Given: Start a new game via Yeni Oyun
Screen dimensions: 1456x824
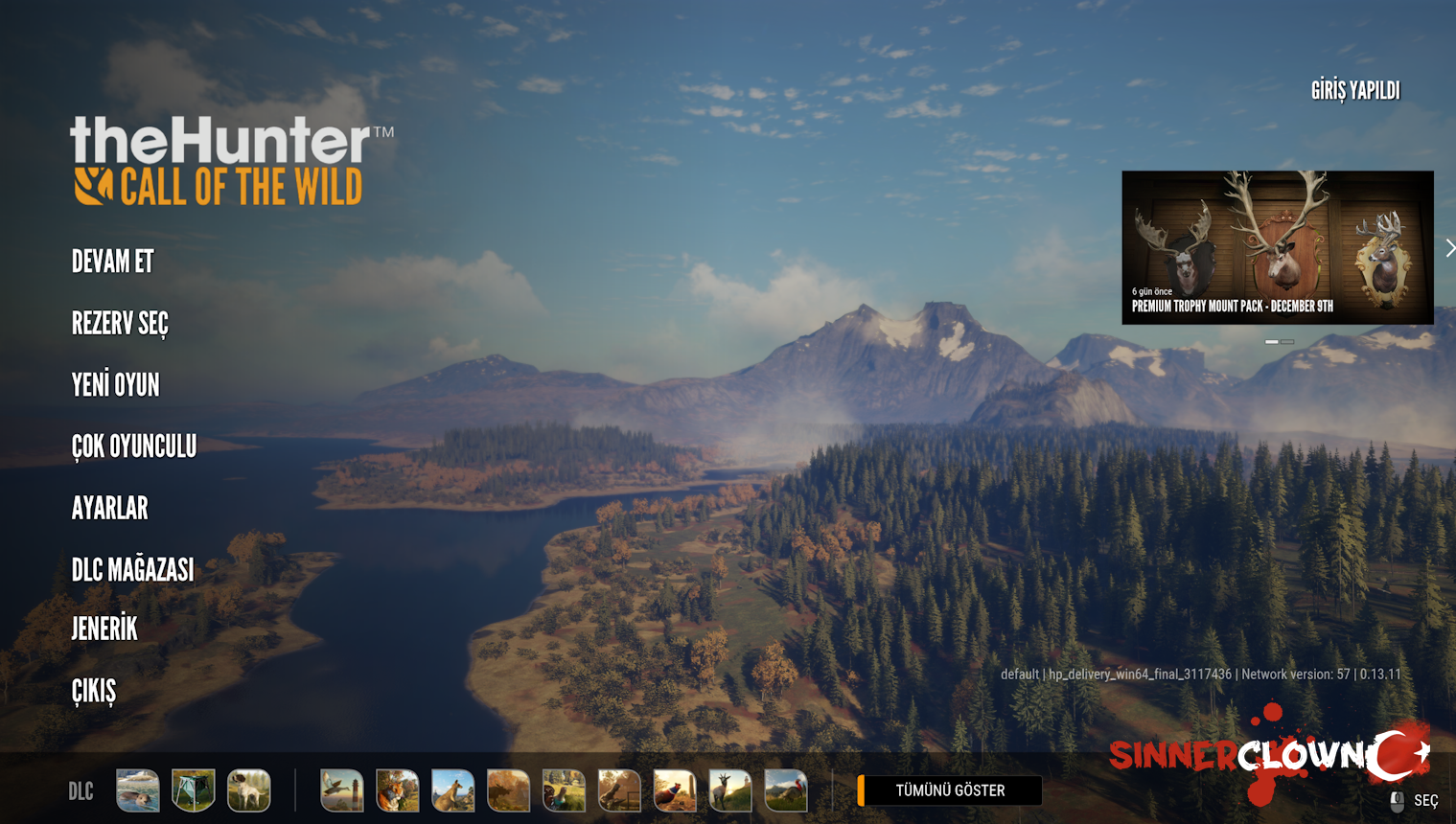Looking at the screenshot, I should point(116,385).
